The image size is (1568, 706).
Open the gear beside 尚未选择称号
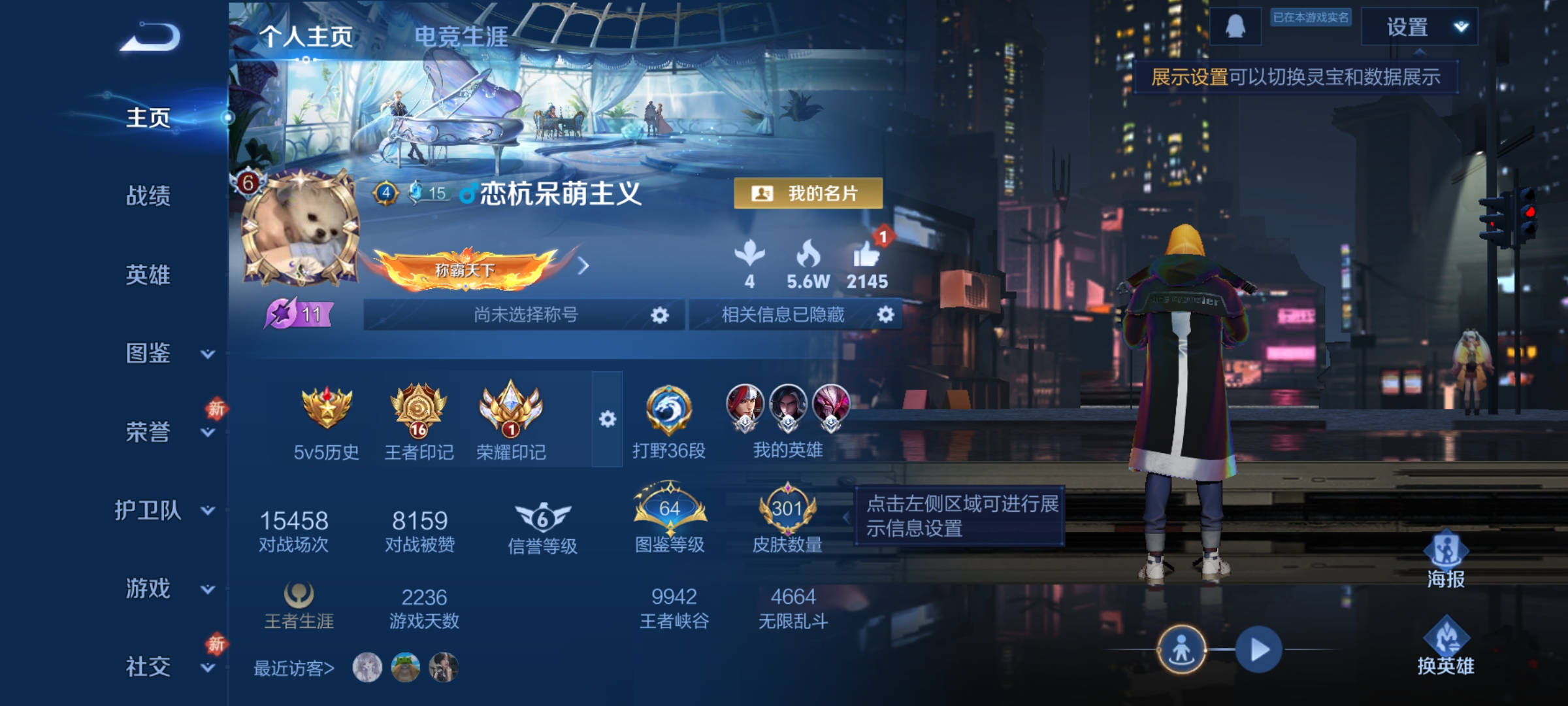pyautogui.click(x=659, y=315)
